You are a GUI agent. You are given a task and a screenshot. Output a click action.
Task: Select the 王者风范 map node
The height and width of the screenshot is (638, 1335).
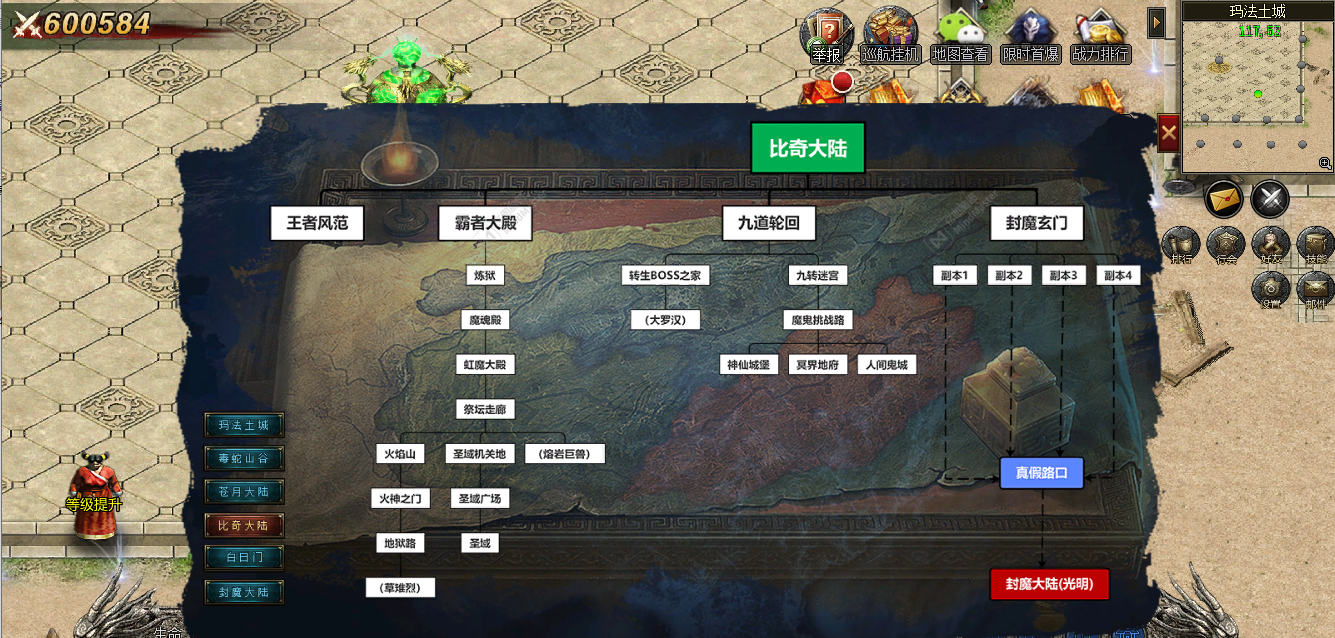pyautogui.click(x=317, y=223)
